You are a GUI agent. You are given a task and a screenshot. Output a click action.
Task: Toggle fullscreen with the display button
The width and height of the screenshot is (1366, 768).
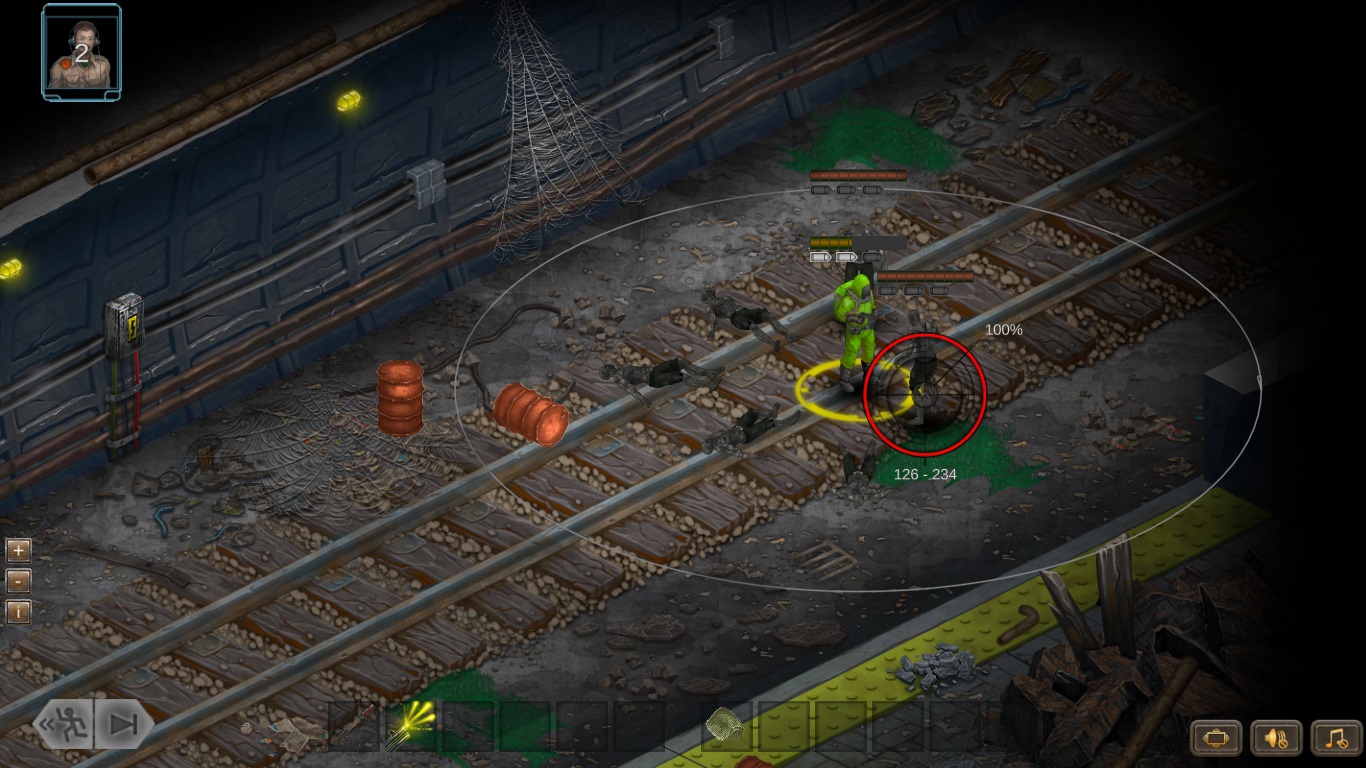1215,737
